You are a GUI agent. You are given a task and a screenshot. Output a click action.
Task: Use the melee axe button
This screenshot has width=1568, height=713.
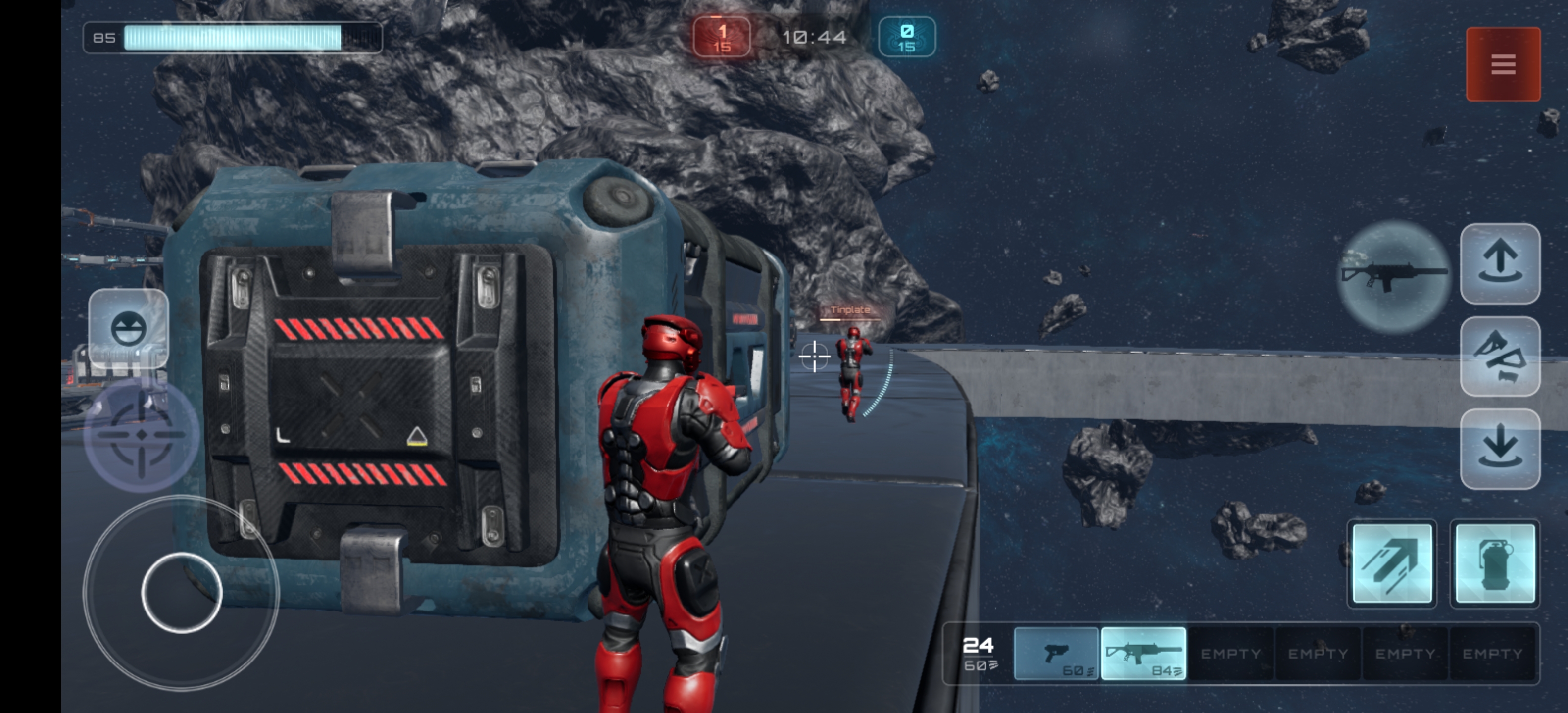[1500, 356]
